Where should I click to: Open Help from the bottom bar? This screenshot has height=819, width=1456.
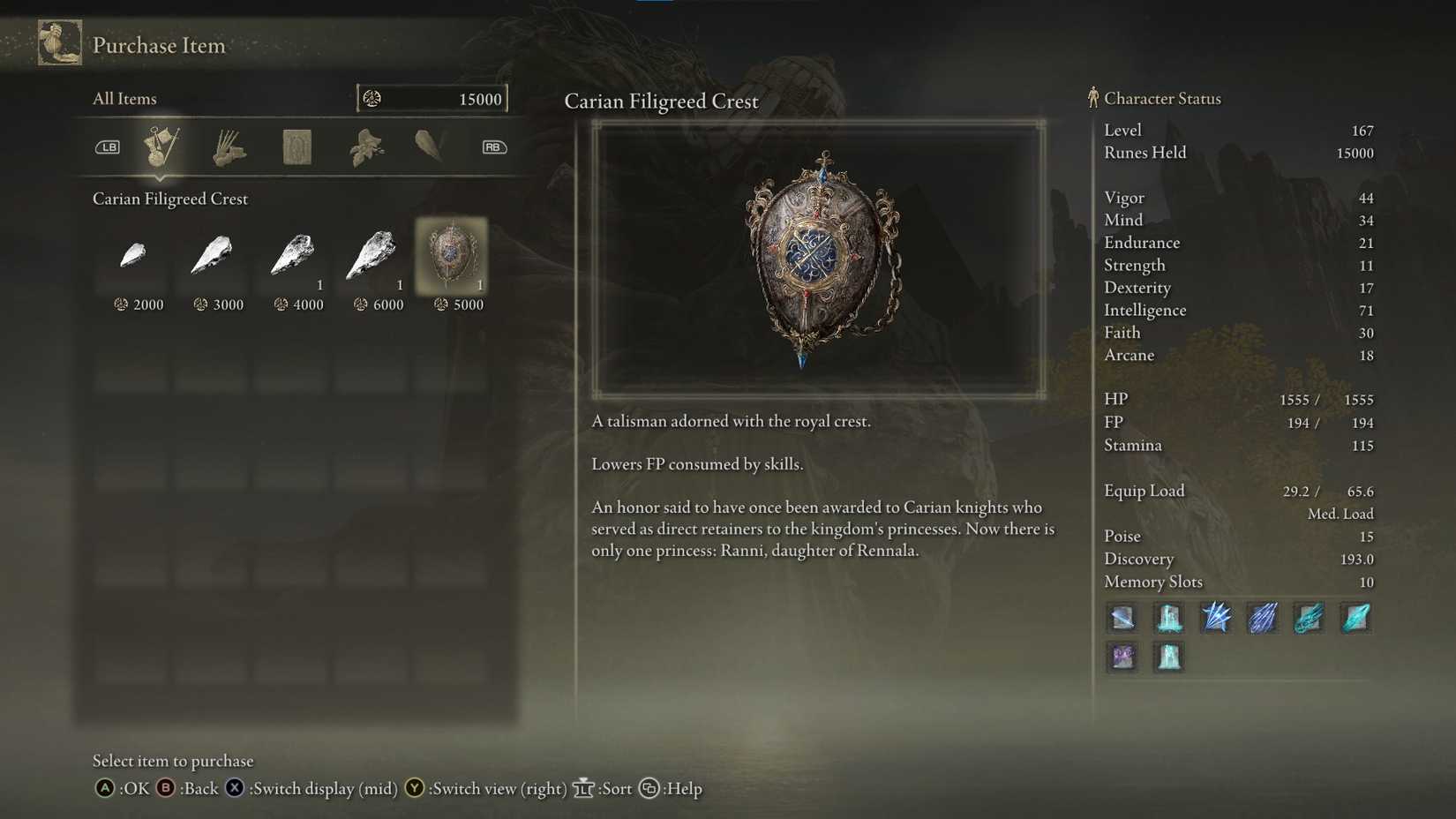click(x=650, y=788)
